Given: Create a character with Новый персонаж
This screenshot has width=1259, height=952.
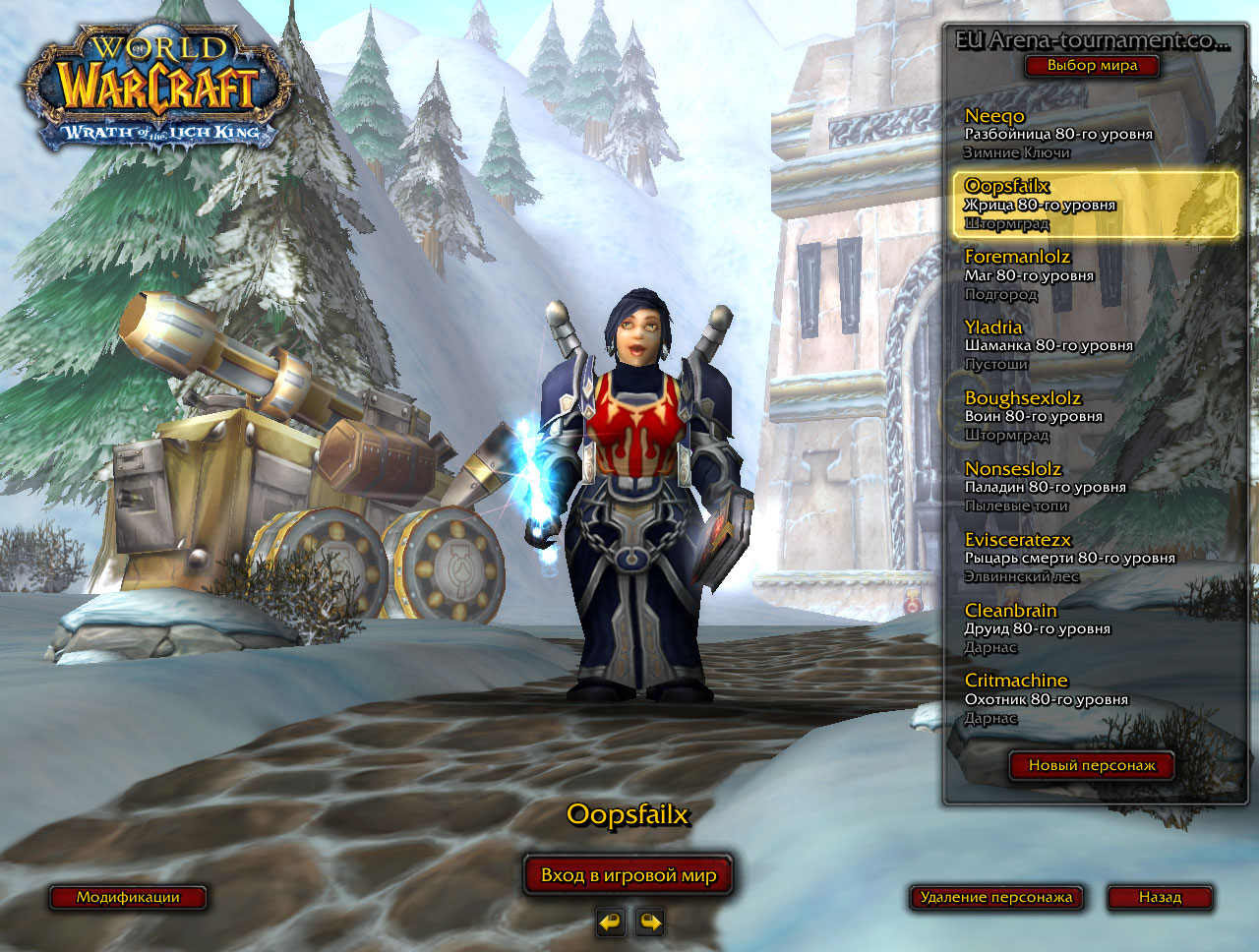Looking at the screenshot, I should coord(1092,765).
